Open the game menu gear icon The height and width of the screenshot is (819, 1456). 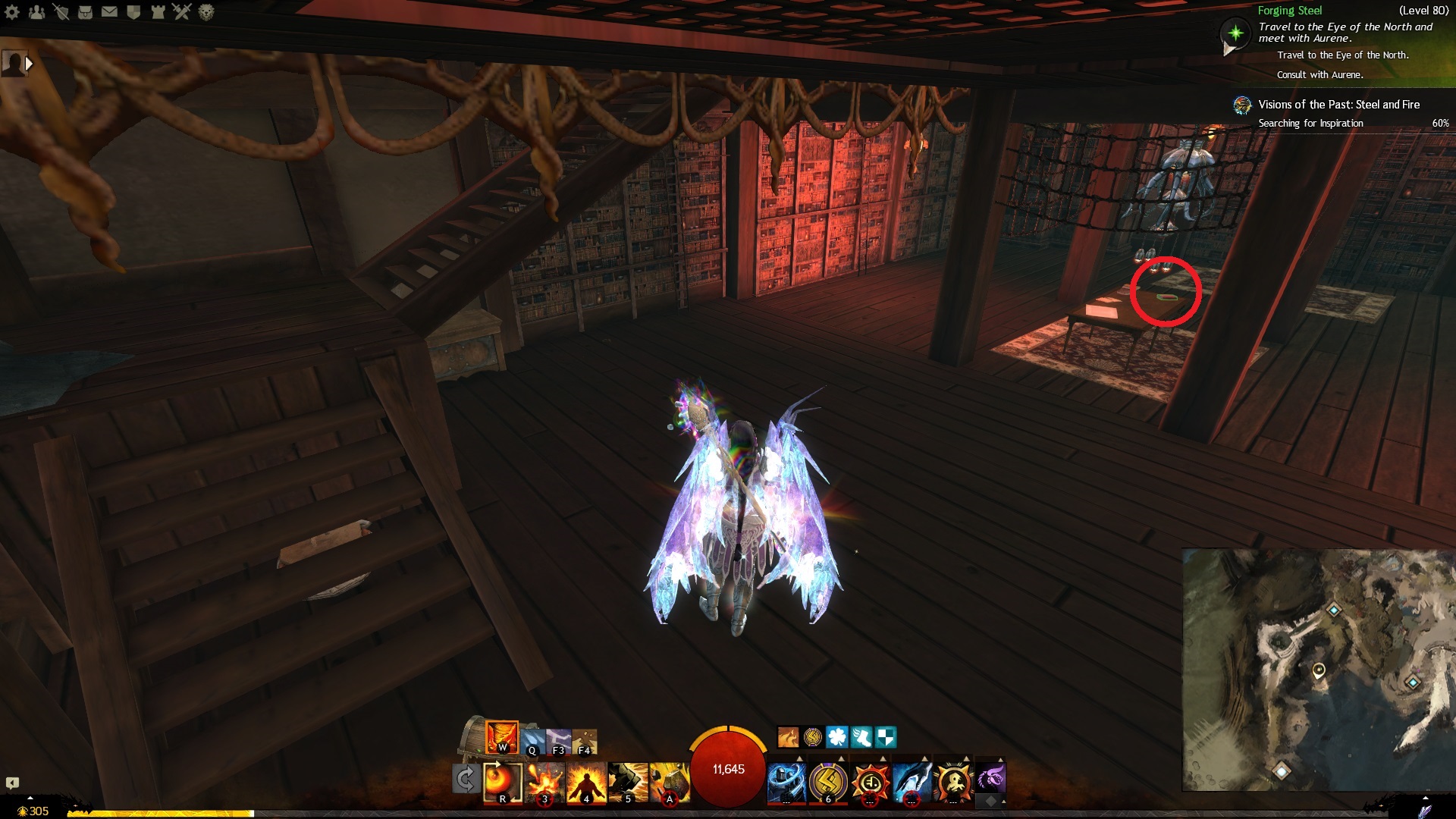pos(12,11)
